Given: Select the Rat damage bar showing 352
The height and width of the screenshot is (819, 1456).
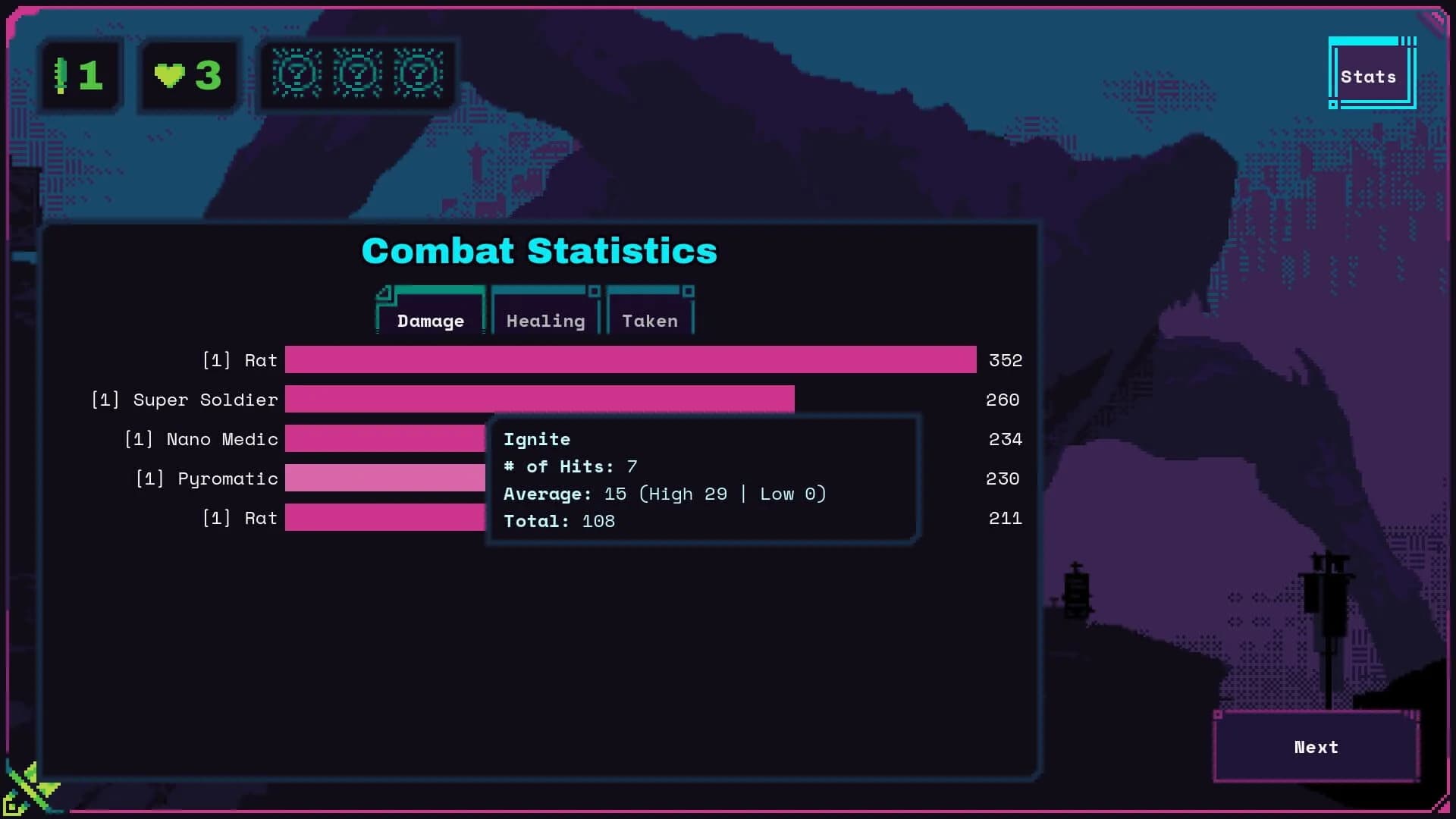Looking at the screenshot, I should pos(629,360).
